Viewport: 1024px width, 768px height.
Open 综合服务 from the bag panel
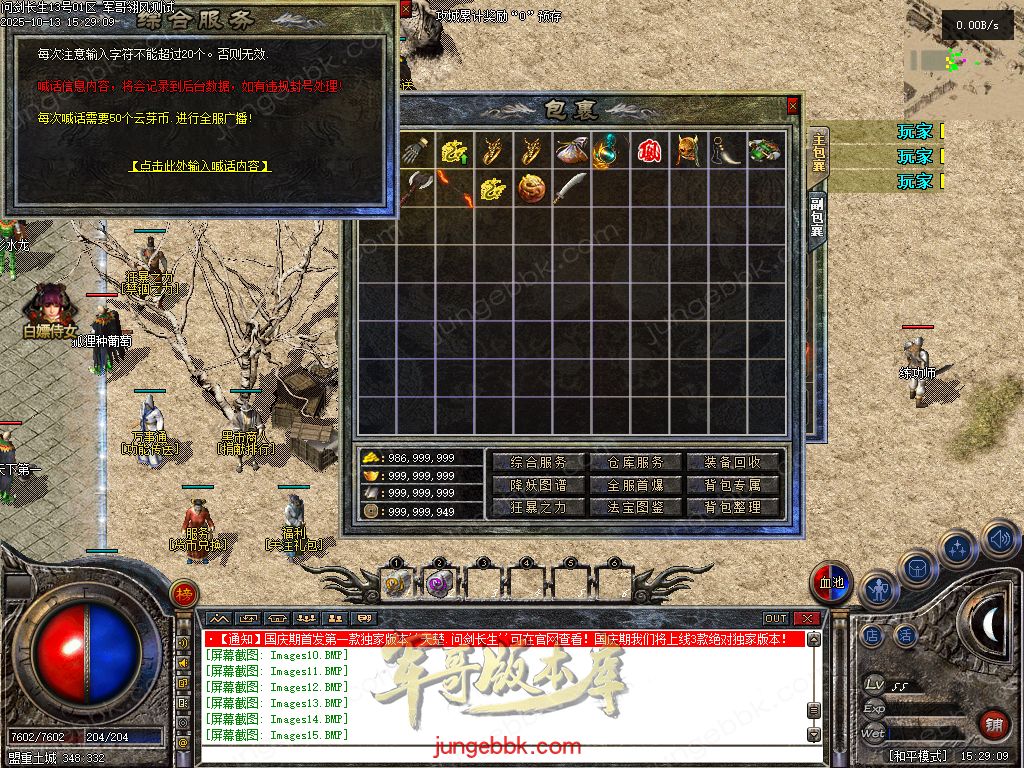pos(538,462)
